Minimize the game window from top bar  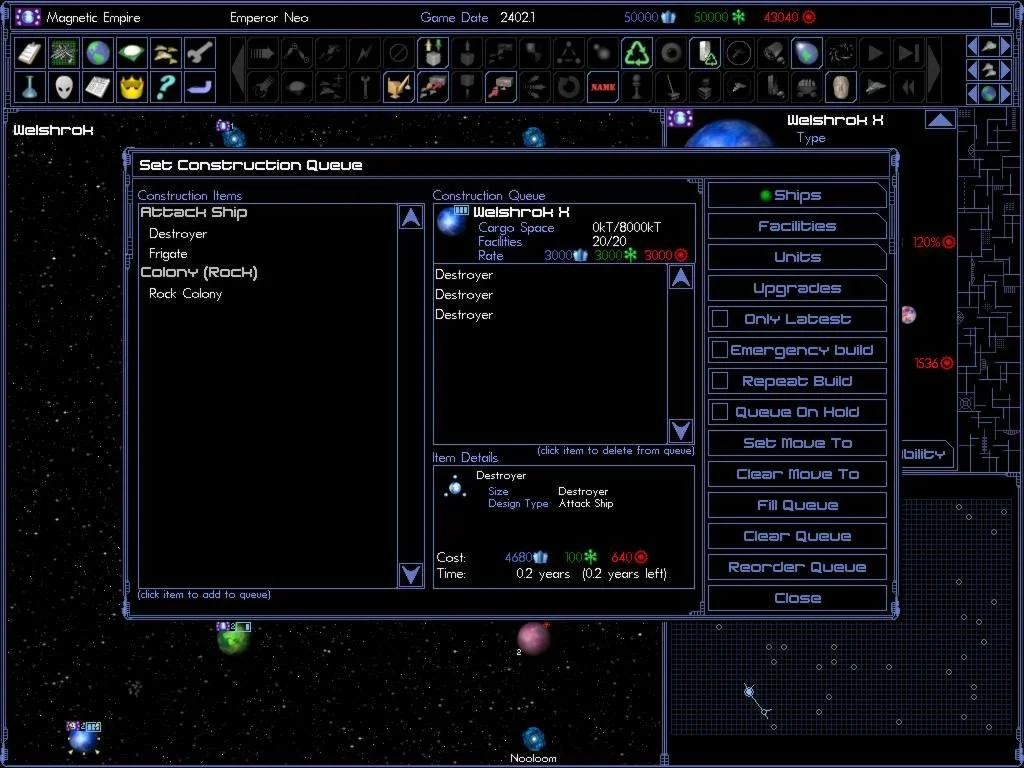1001,17
